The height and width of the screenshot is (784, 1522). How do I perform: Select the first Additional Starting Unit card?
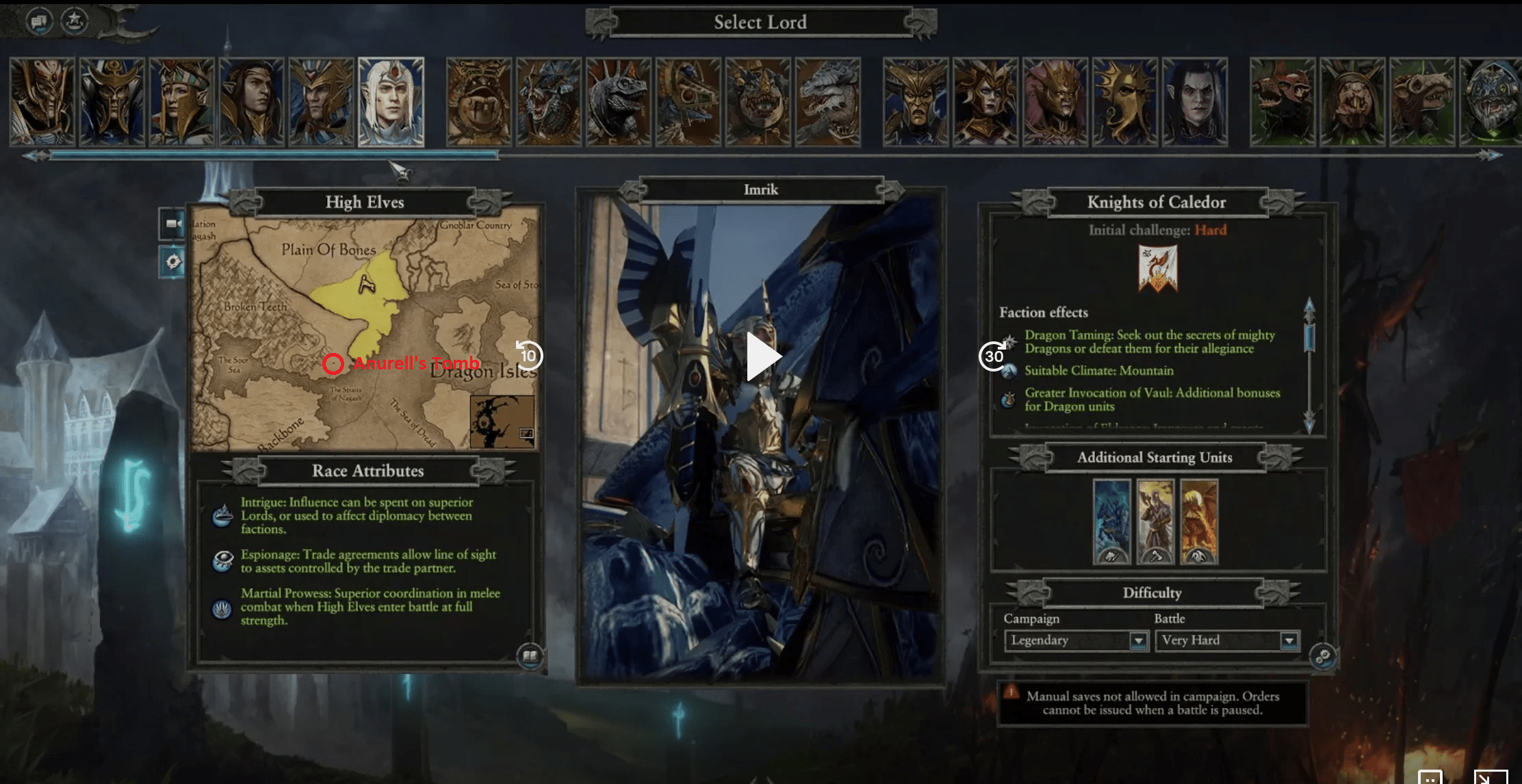pyautogui.click(x=1112, y=522)
